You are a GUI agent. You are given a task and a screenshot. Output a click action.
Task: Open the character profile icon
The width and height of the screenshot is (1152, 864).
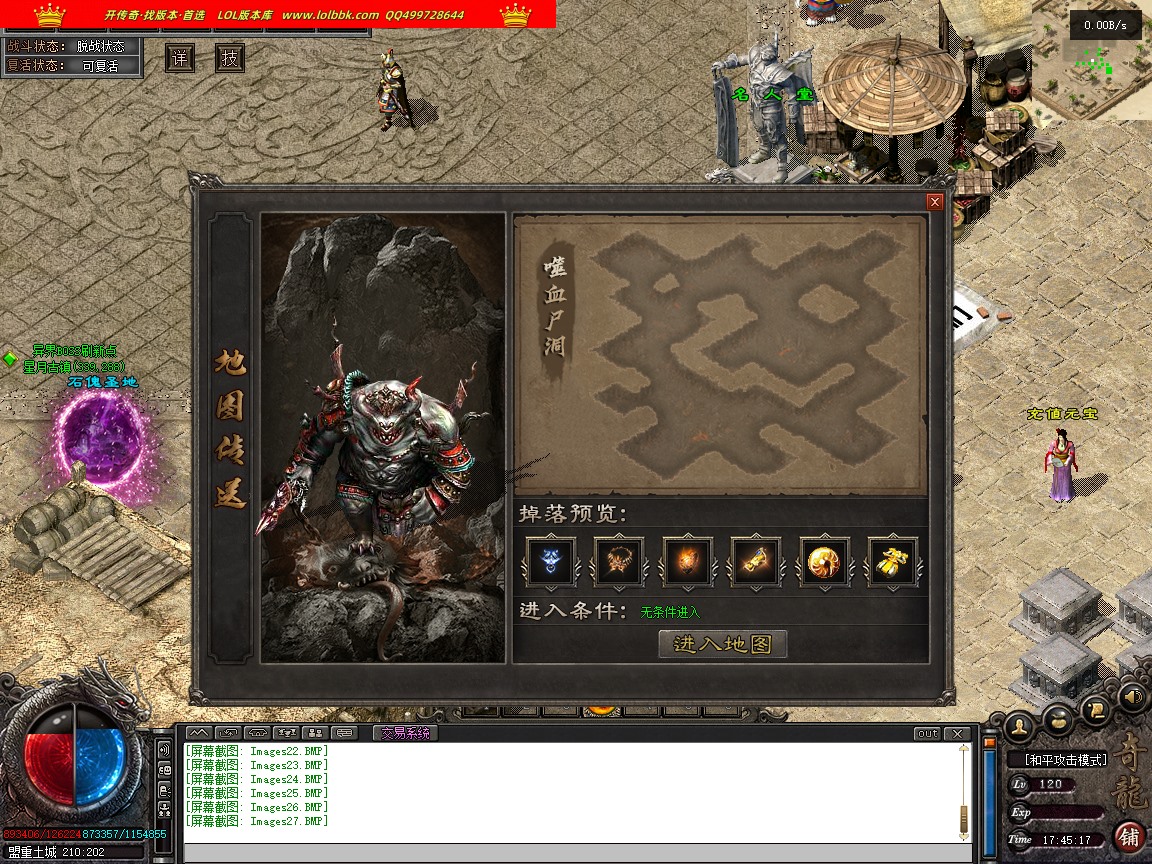point(1019,724)
